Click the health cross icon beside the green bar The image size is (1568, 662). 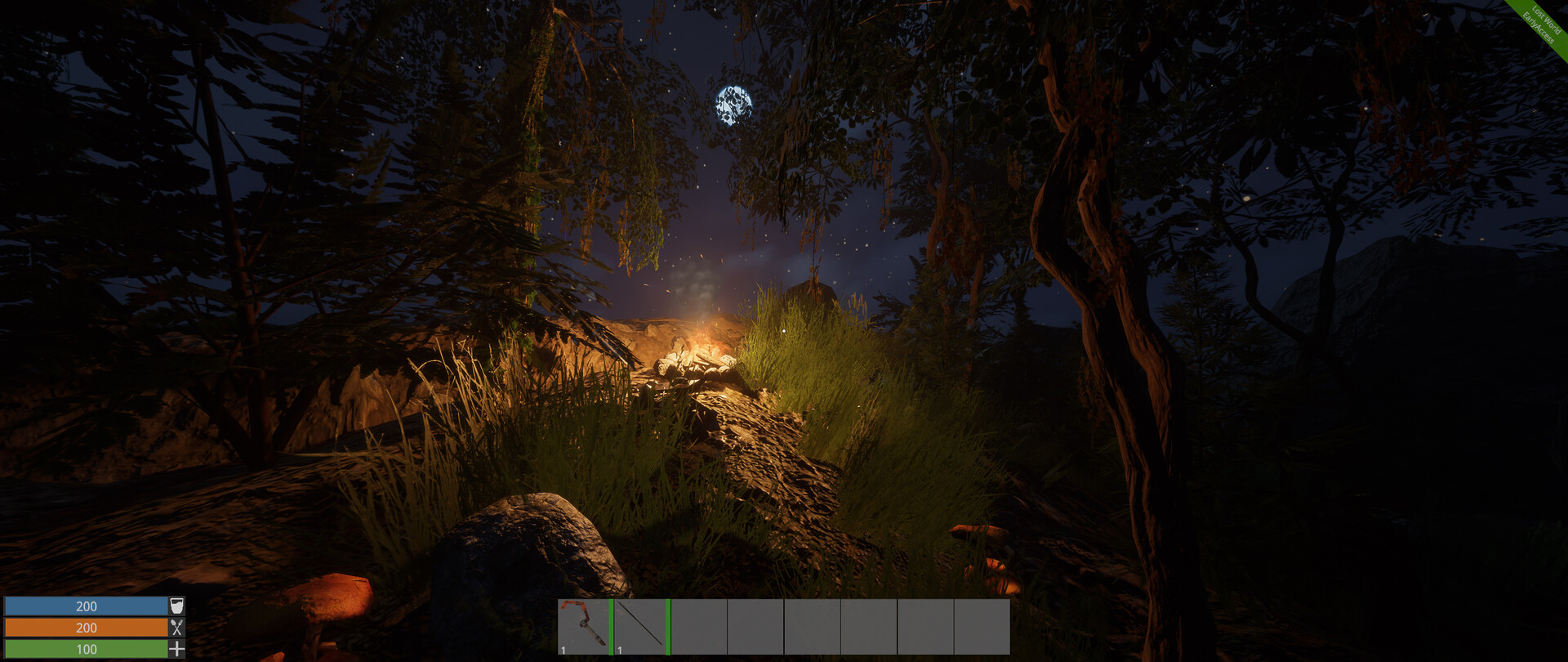176,650
